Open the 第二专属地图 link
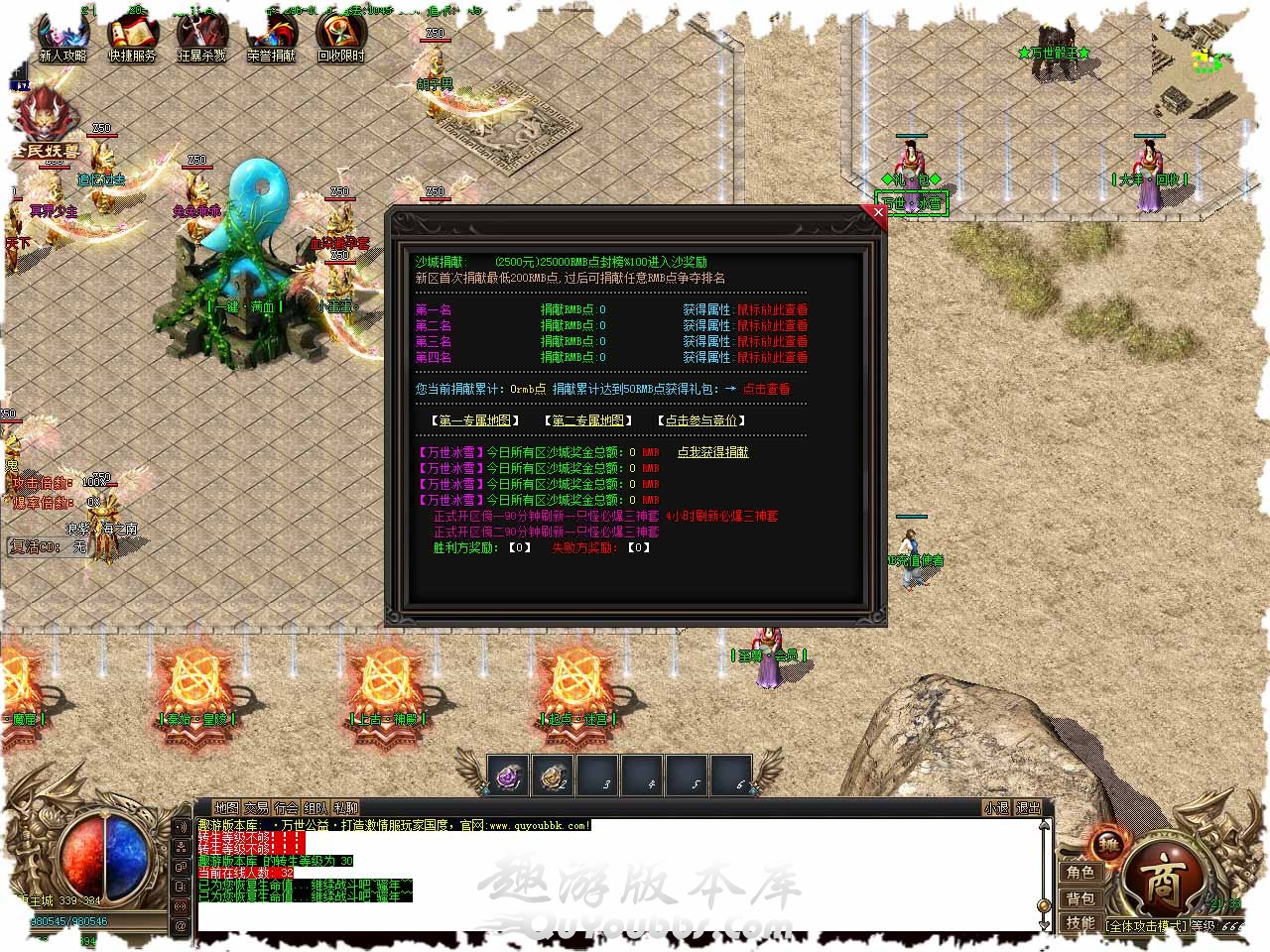Image resolution: width=1270 pixels, height=952 pixels. (588, 420)
